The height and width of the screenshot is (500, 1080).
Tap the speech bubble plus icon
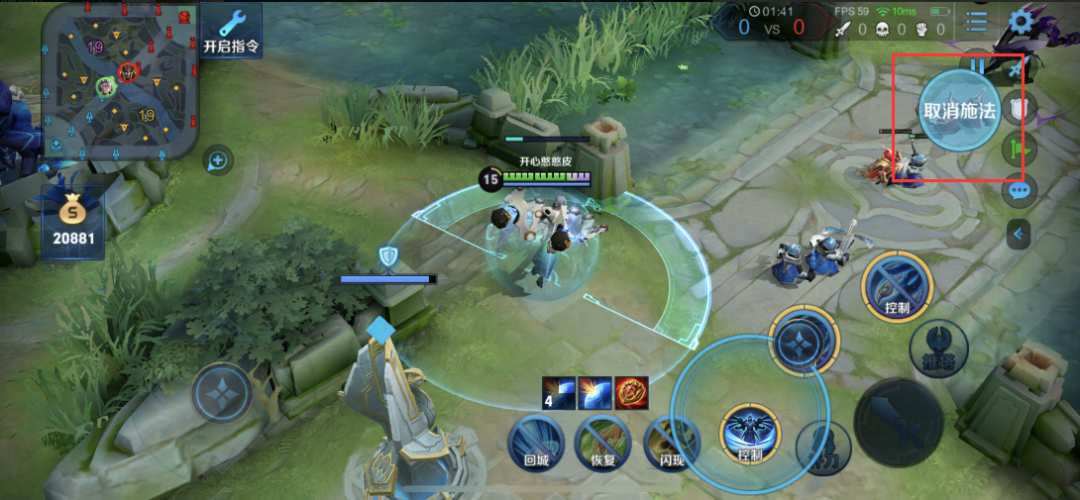click(x=217, y=160)
